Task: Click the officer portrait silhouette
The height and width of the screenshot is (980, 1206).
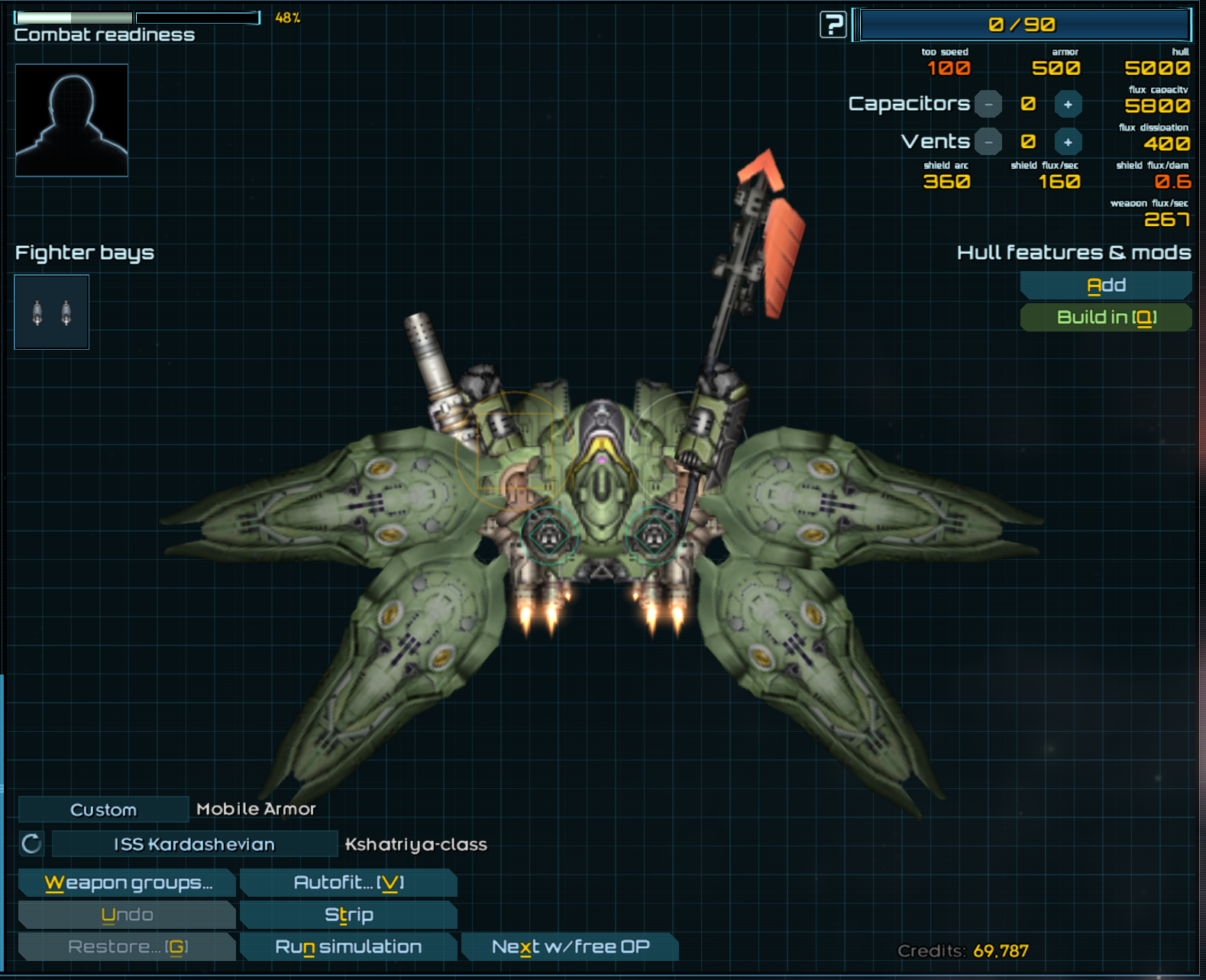Action: point(72,120)
